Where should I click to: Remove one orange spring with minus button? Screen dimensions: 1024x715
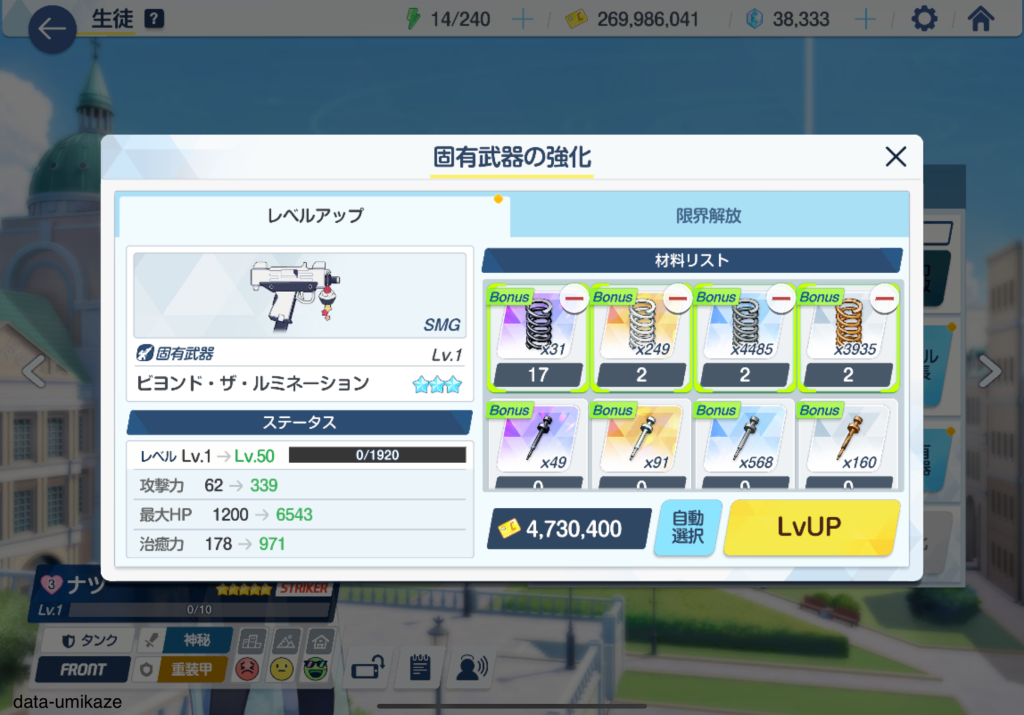(884, 297)
